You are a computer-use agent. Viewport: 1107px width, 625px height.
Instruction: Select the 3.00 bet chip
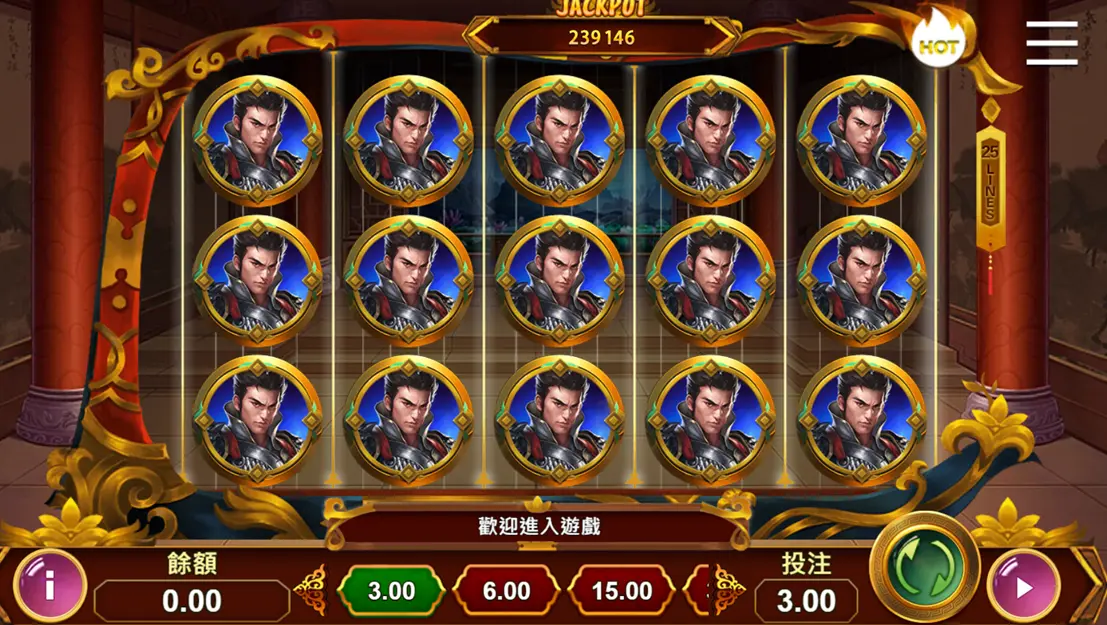(x=391, y=590)
